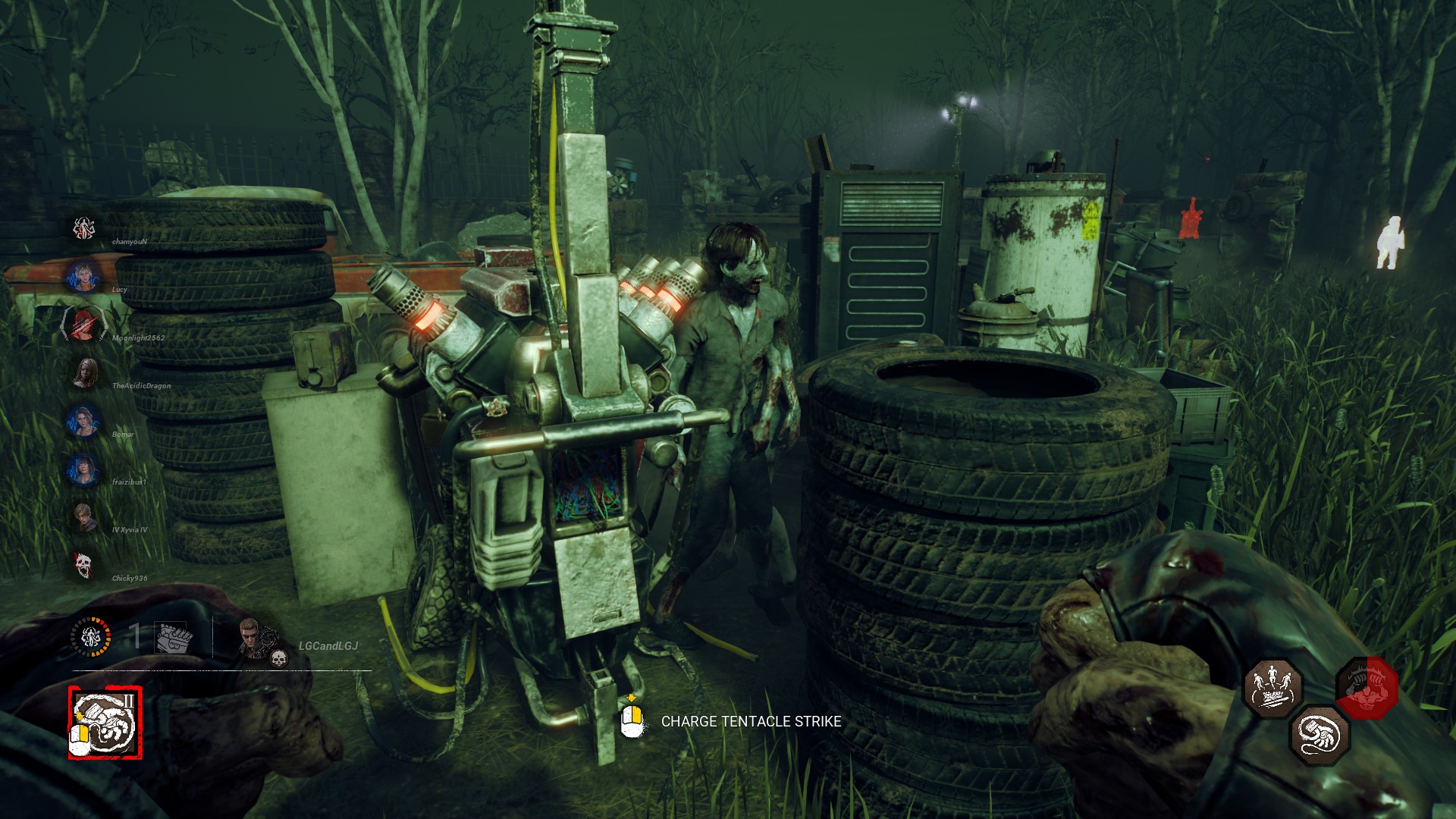Select the three running survivors perk
The image size is (1456, 819).
pyautogui.click(x=1272, y=687)
